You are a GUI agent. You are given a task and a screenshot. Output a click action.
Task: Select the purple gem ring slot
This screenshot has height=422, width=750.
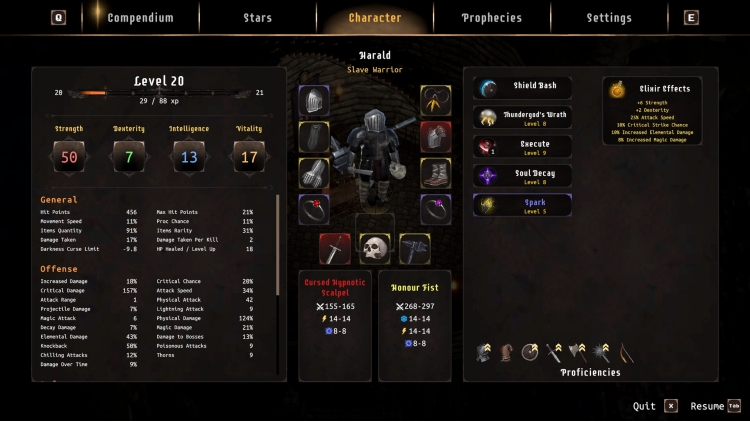pos(435,208)
